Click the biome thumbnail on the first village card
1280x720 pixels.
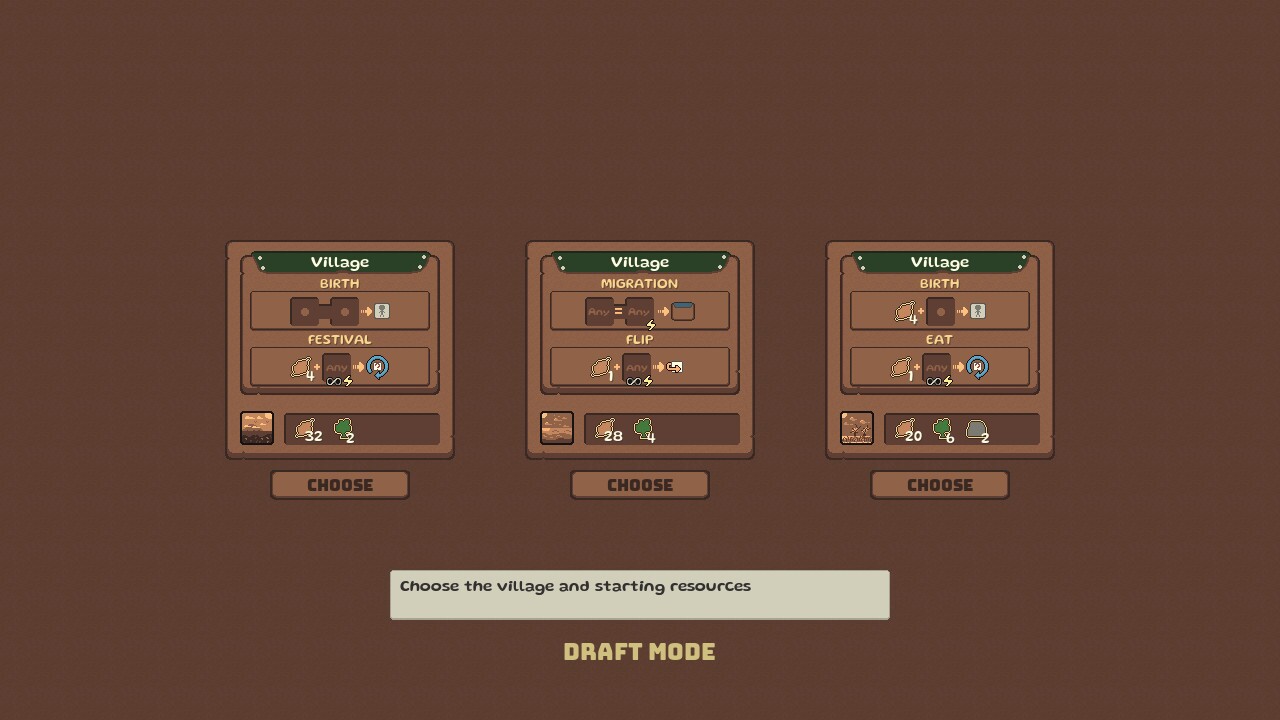258,427
